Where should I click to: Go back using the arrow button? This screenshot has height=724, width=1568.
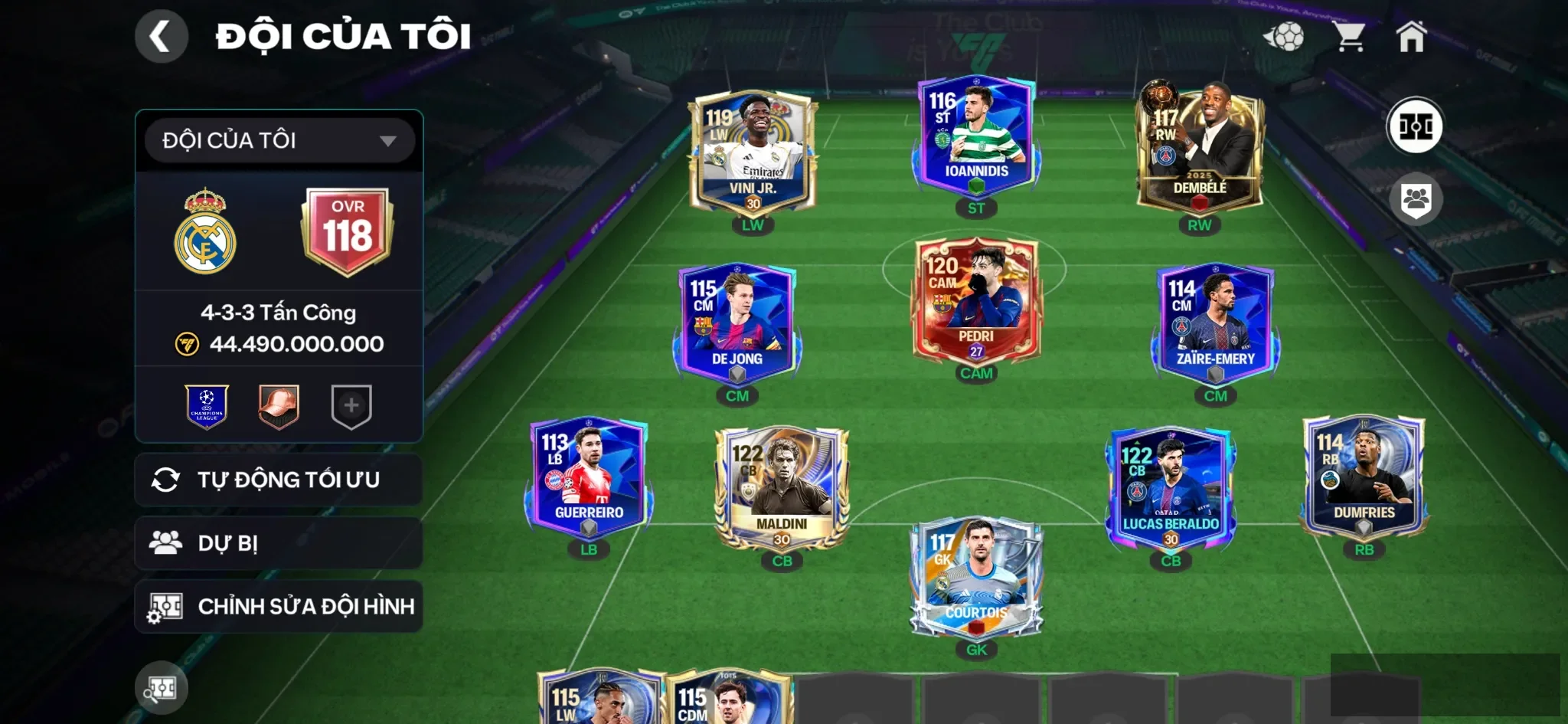tap(161, 36)
